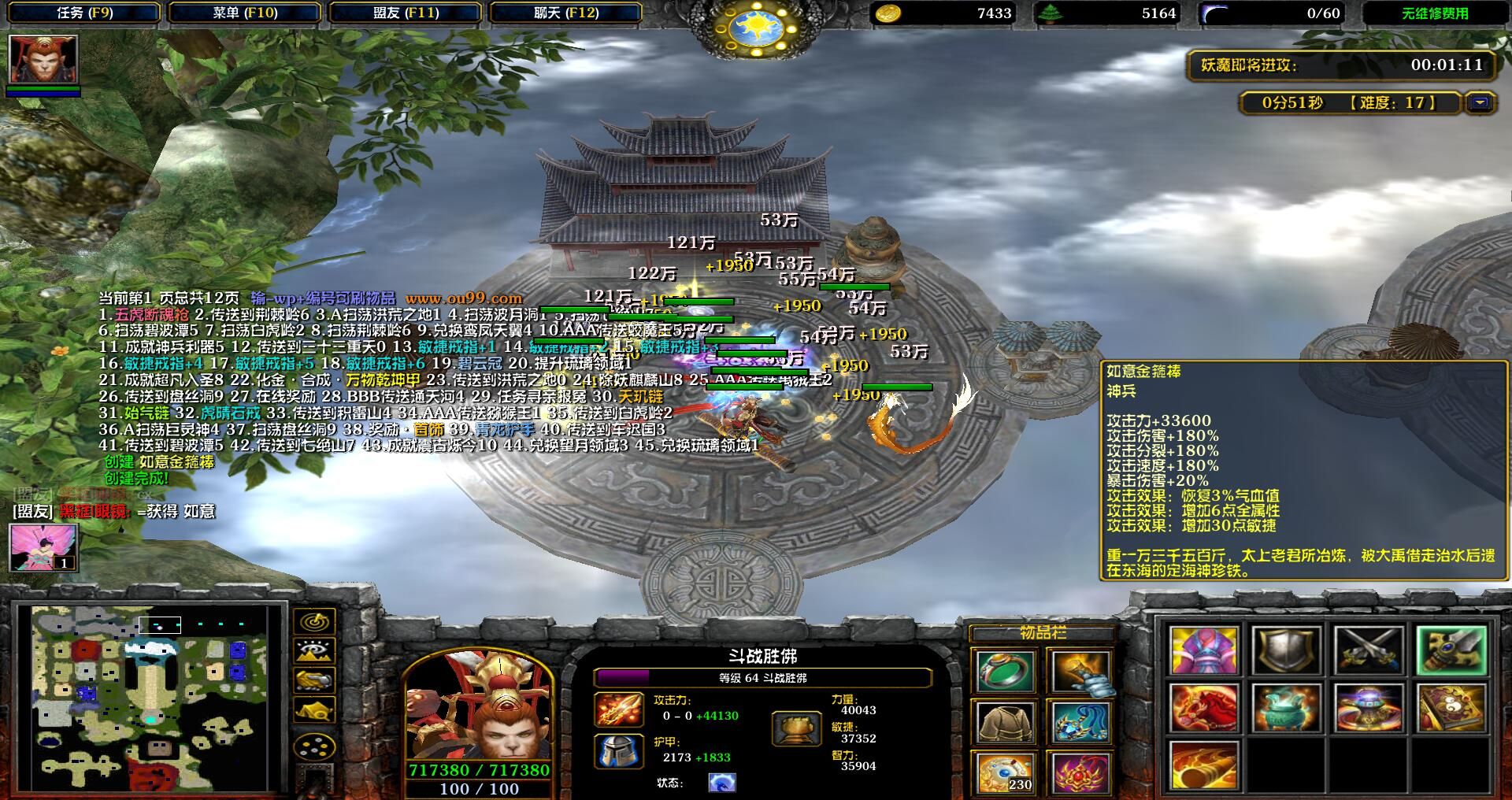This screenshot has width=1512, height=800.
Task: Activate the yin-yang spellbook ability
Action: (1451, 707)
